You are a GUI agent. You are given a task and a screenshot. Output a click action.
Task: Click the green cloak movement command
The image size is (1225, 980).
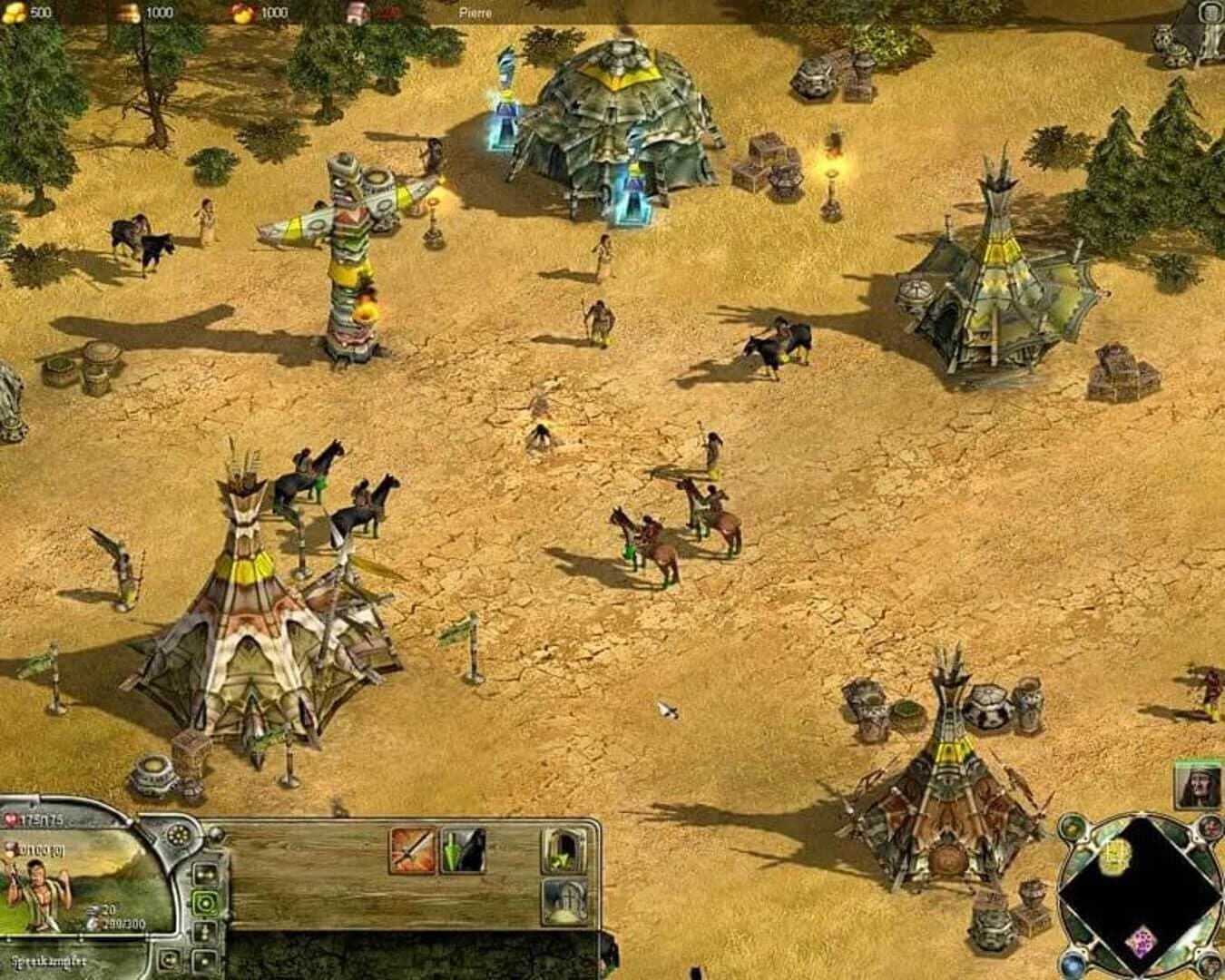463,849
